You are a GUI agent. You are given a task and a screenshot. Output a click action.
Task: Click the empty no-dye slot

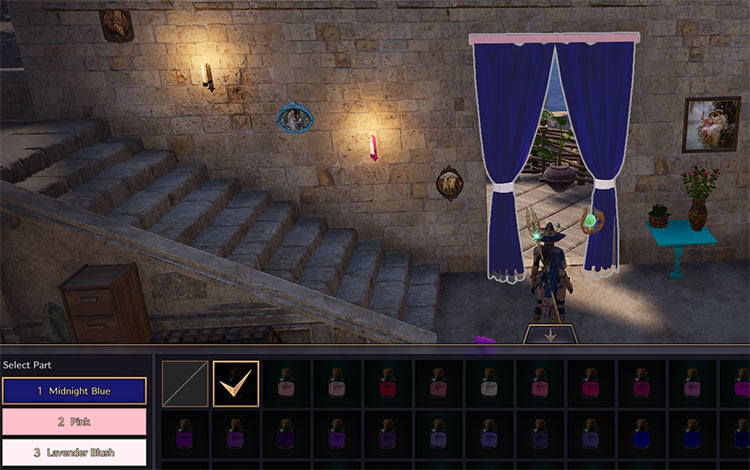(185, 384)
